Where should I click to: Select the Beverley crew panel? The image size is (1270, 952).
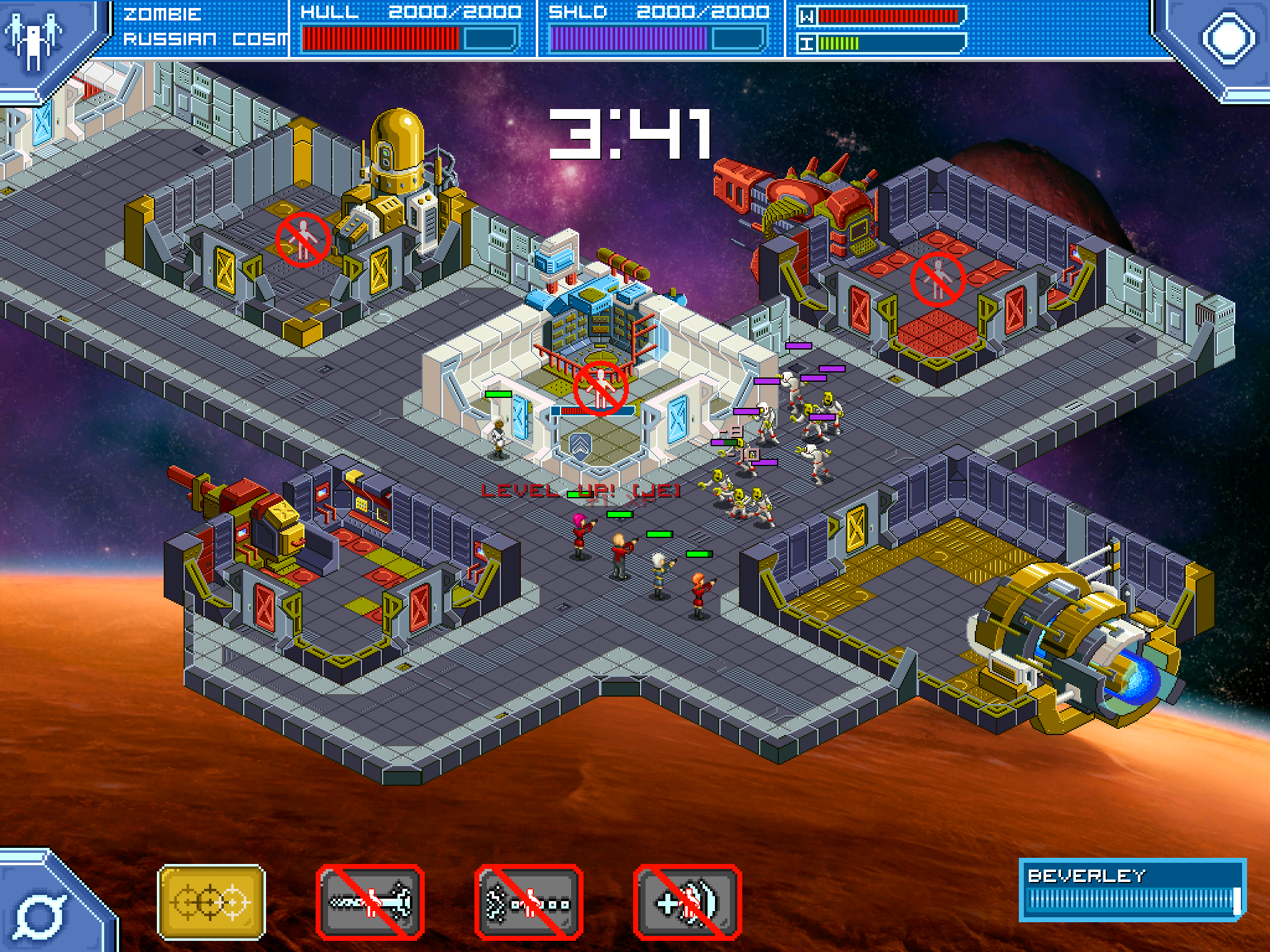(1132, 889)
